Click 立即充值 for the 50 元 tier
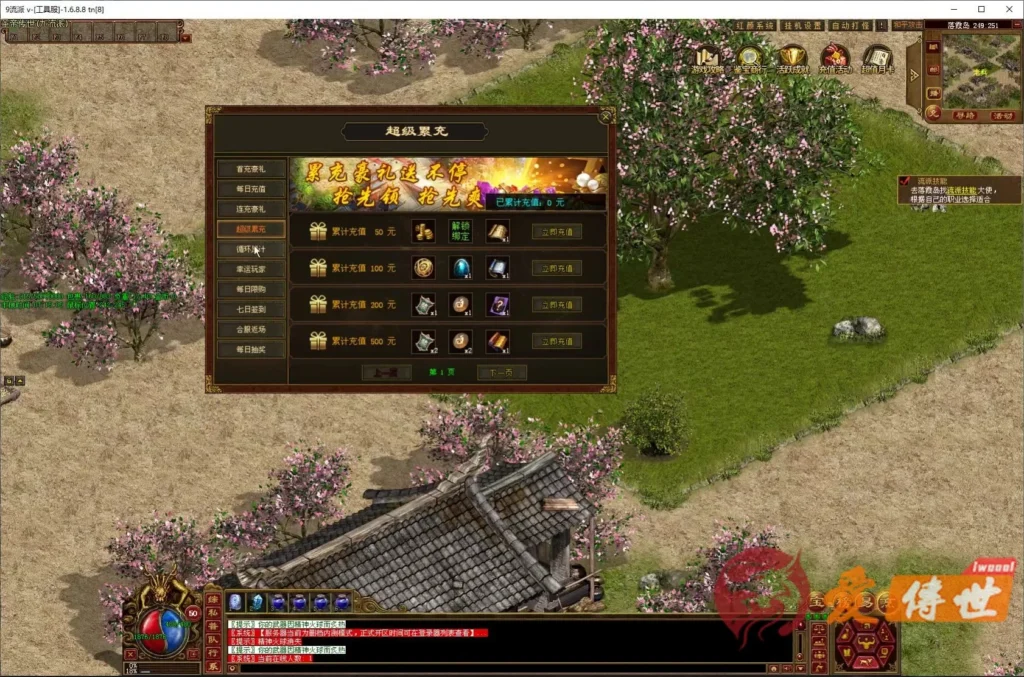 (x=557, y=232)
